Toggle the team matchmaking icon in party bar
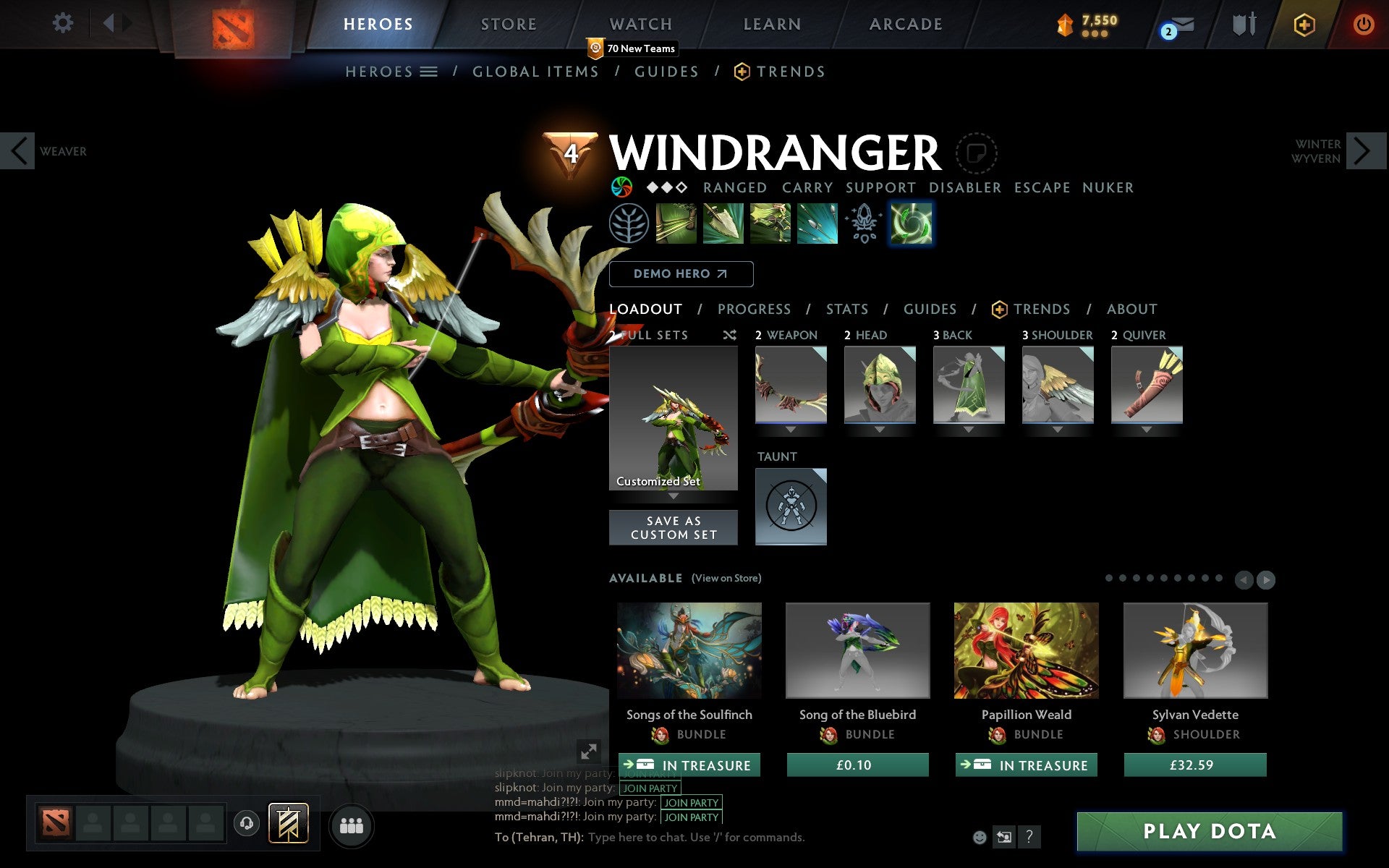 coord(288,823)
